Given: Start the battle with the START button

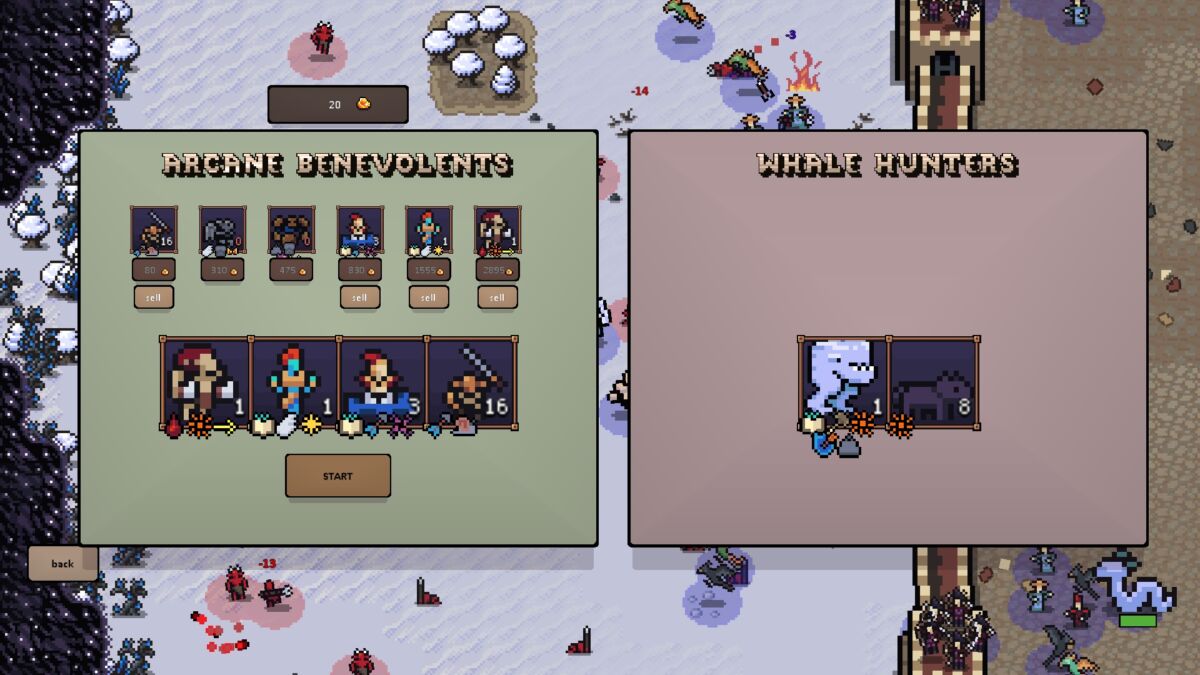Looking at the screenshot, I should click(338, 476).
